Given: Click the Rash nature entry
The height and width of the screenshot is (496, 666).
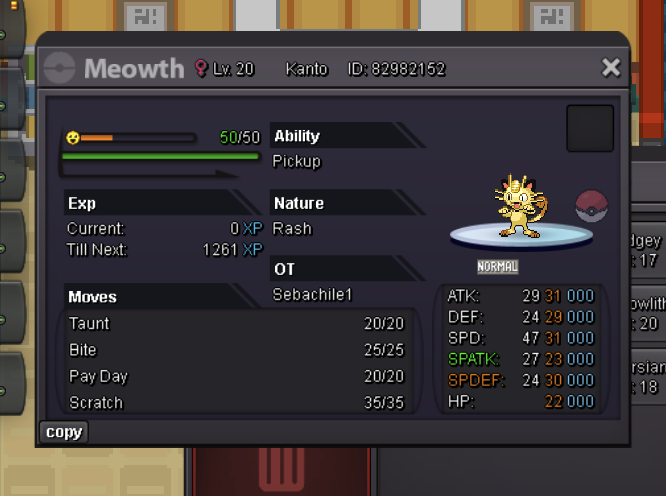Looking at the screenshot, I should [x=292, y=228].
